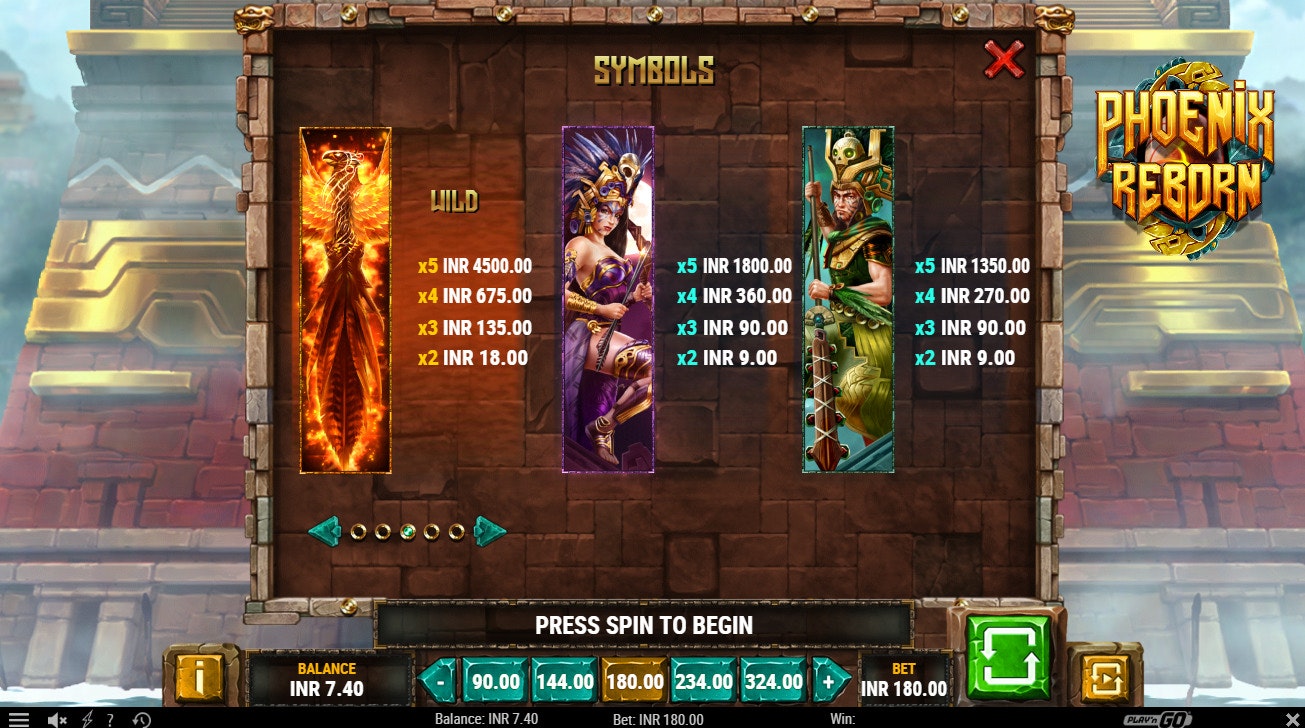Open fast play via the lightning icon

pyautogui.click(x=88, y=717)
